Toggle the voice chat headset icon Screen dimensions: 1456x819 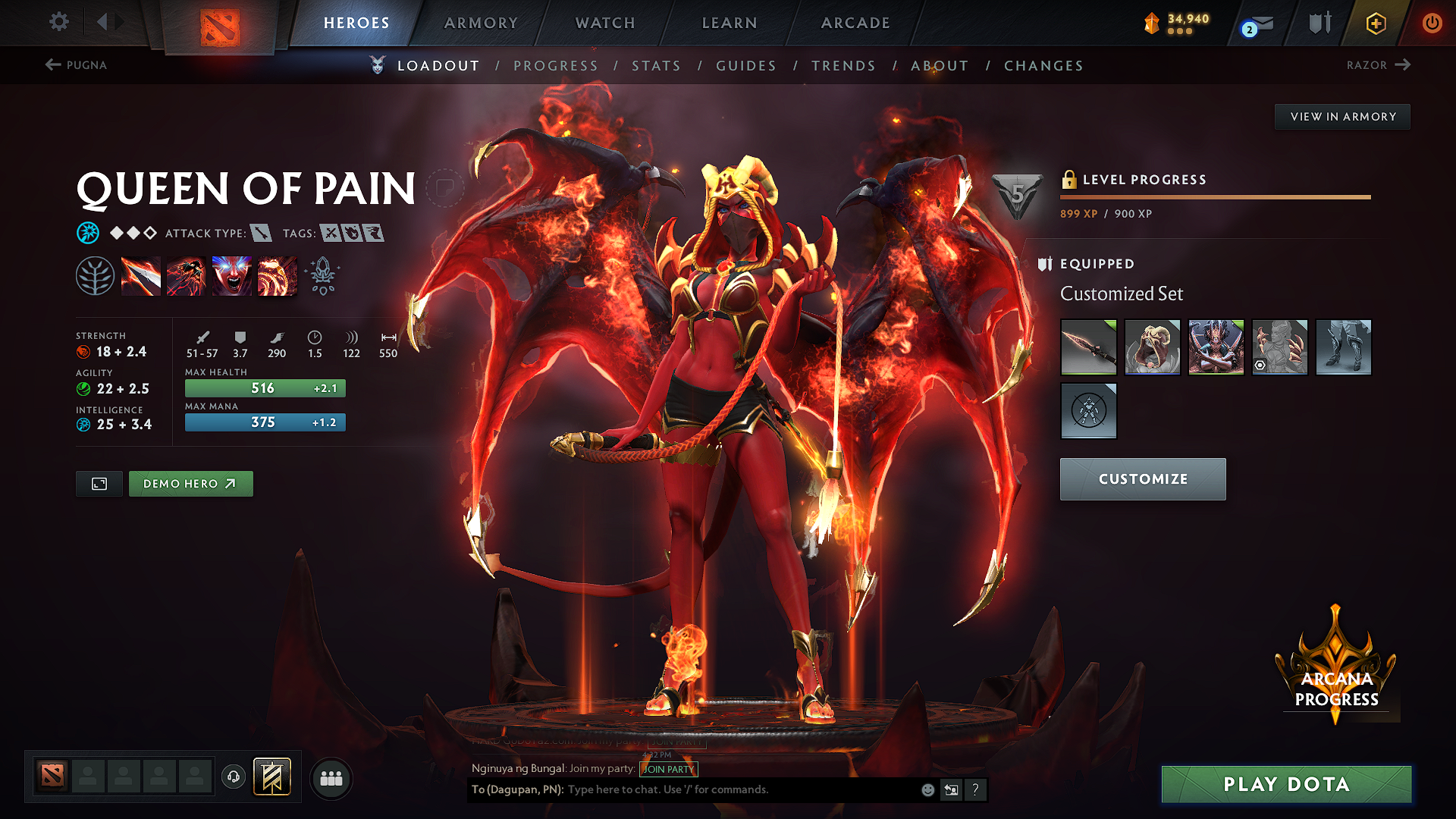[x=233, y=777]
